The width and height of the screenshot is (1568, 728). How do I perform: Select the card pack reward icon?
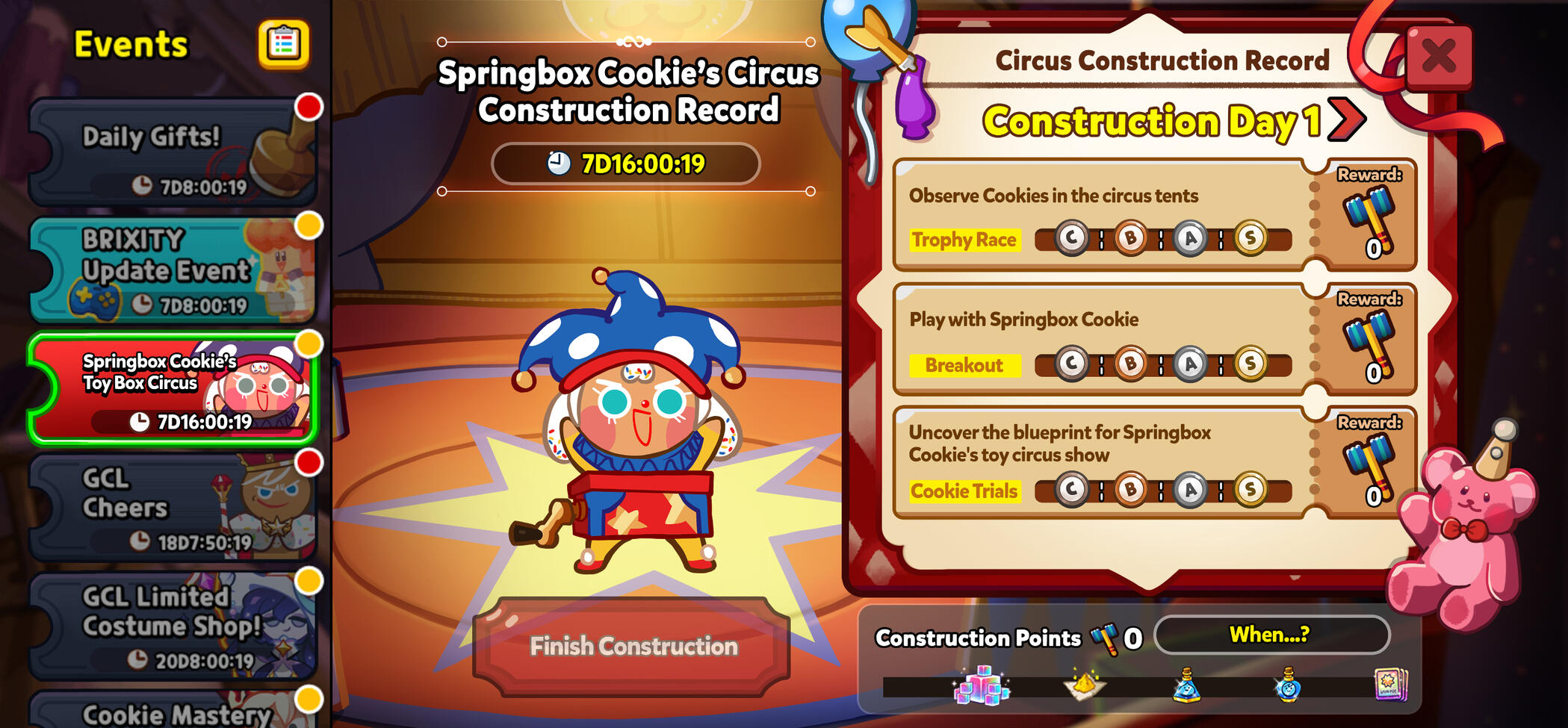click(x=1390, y=685)
